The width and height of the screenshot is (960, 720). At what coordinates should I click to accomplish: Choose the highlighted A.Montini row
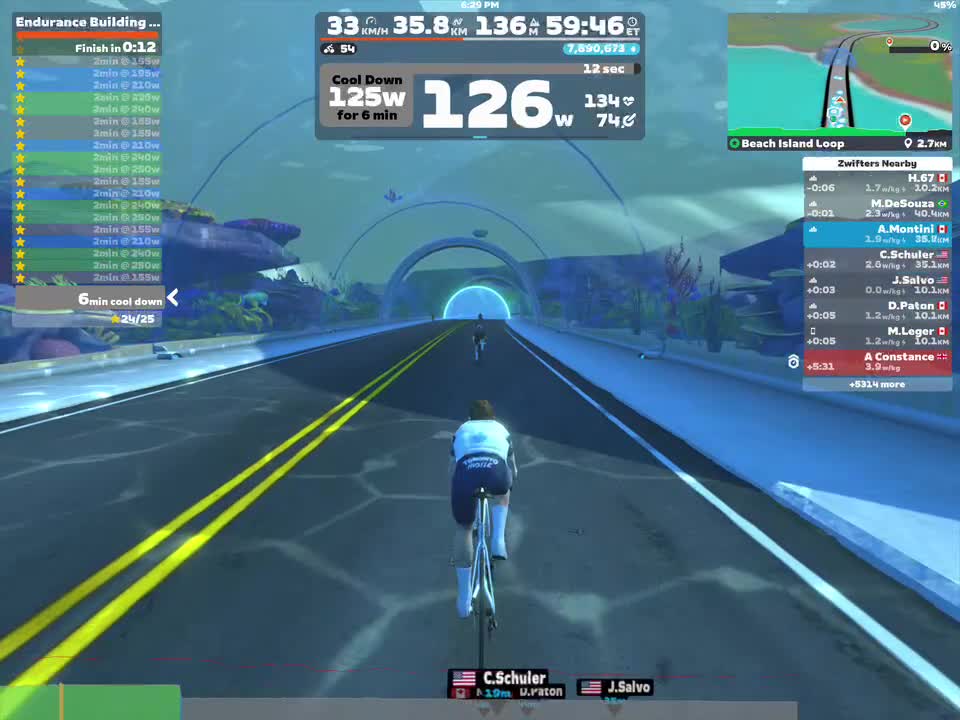(x=877, y=234)
